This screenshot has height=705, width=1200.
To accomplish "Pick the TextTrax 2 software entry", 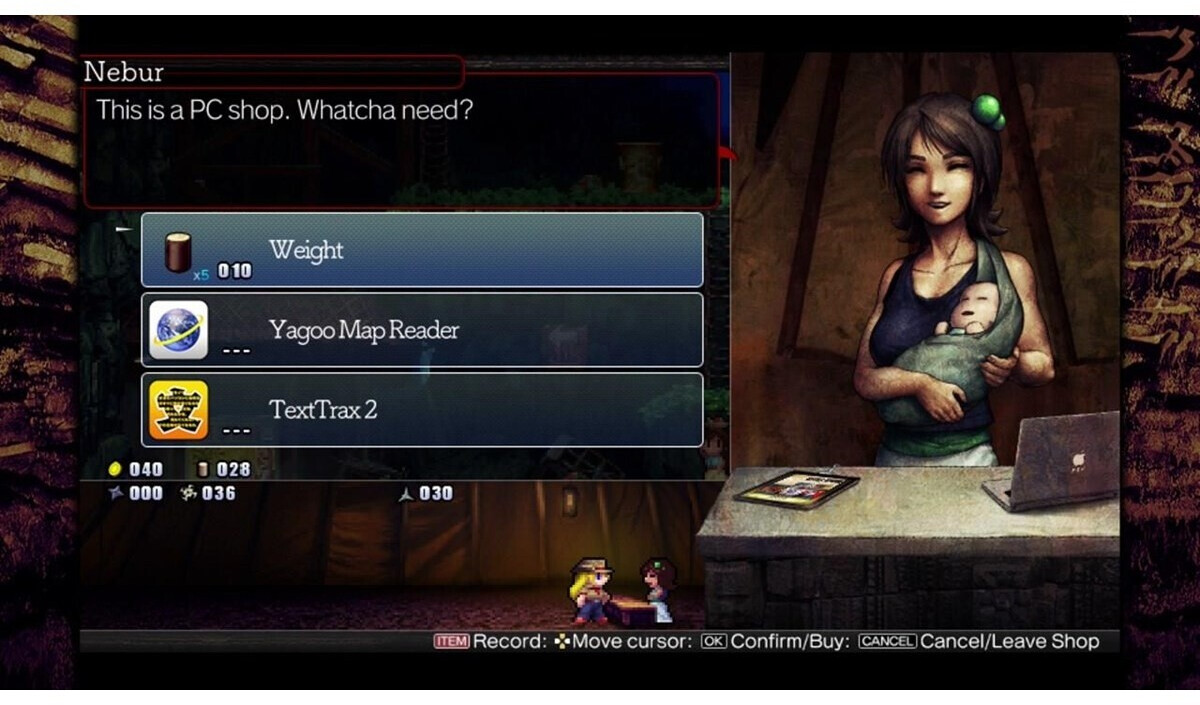I will coord(421,410).
